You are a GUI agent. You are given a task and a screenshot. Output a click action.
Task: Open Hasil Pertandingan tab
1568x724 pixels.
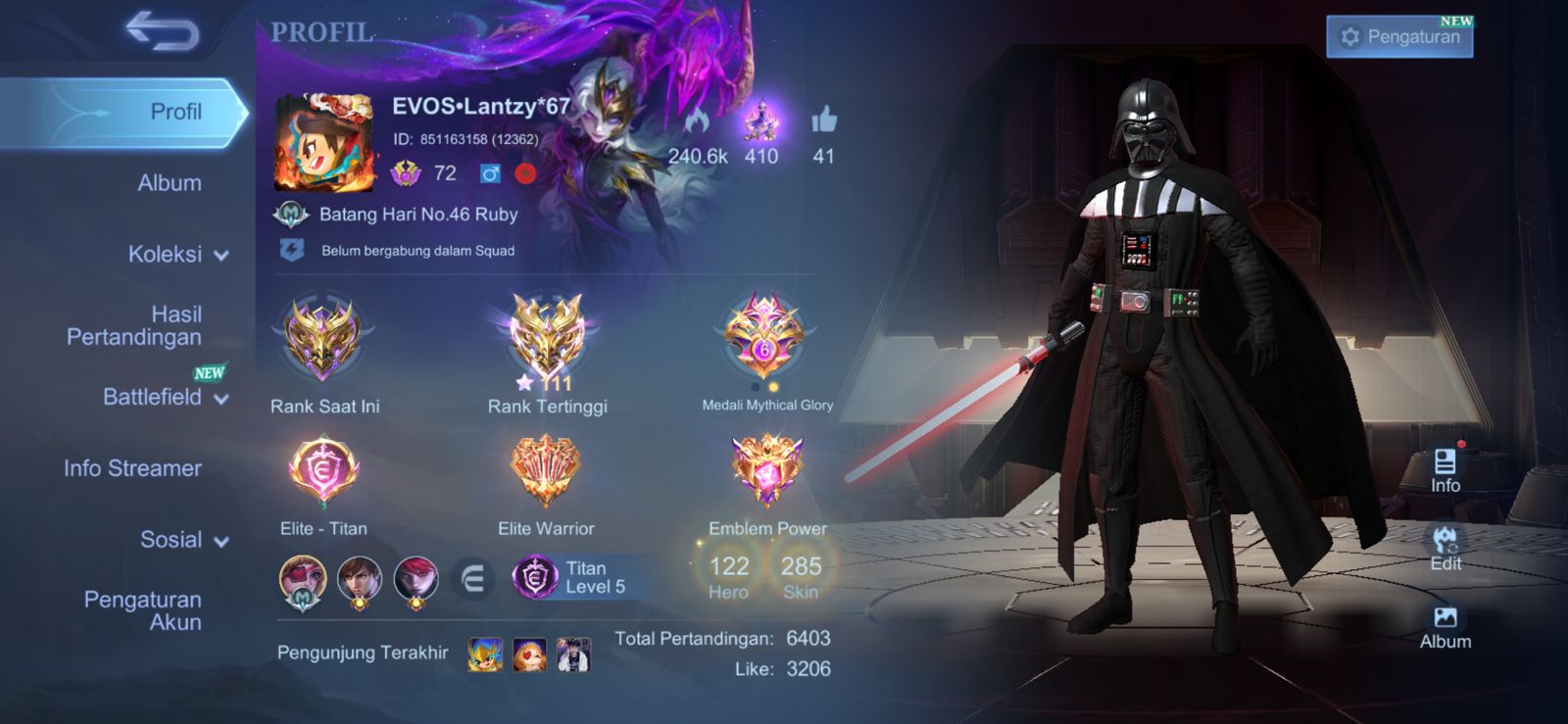[x=134, y=325]
